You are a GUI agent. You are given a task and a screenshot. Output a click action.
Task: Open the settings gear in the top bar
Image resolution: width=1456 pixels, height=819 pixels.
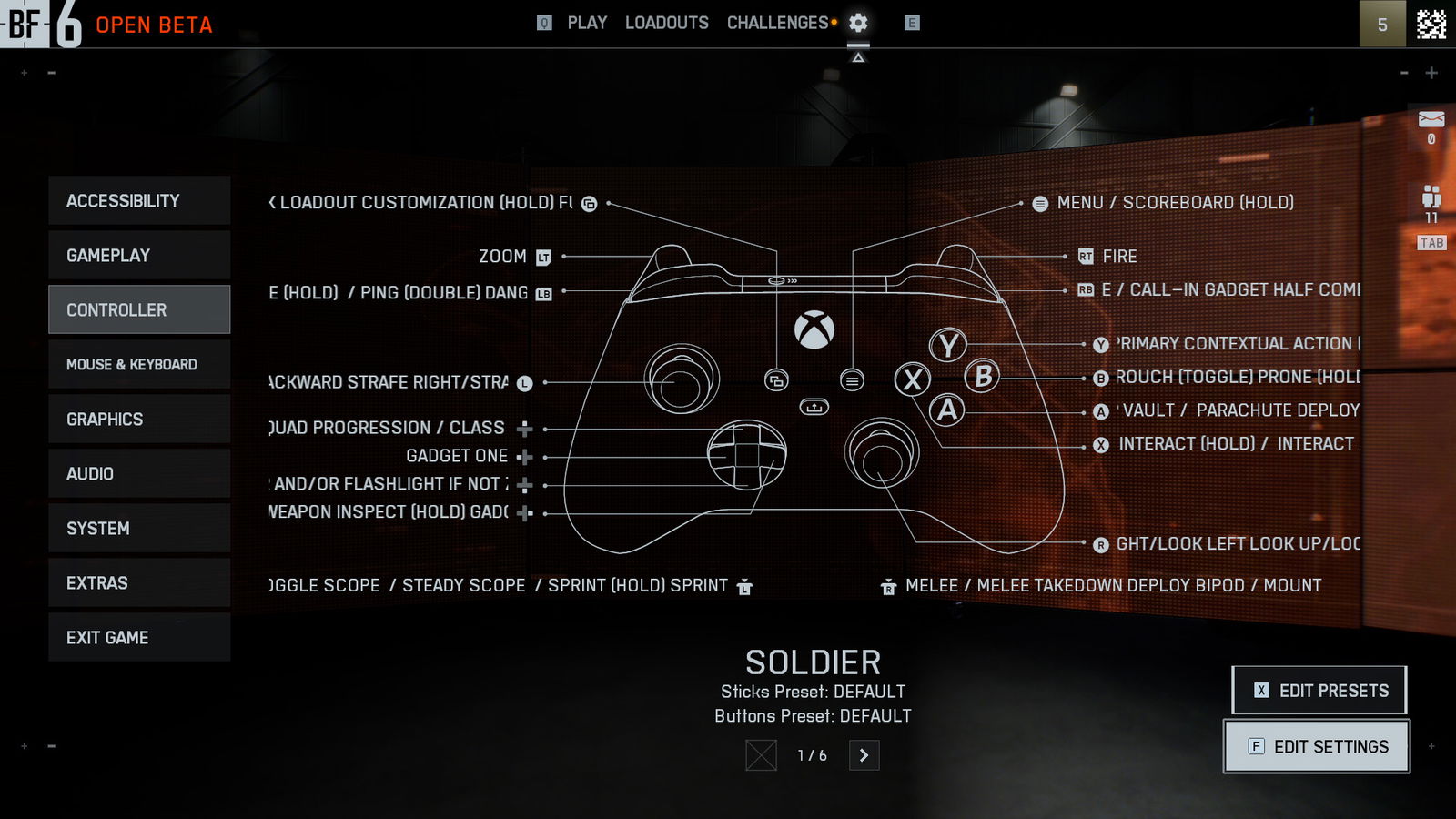(x=856, y=24)
